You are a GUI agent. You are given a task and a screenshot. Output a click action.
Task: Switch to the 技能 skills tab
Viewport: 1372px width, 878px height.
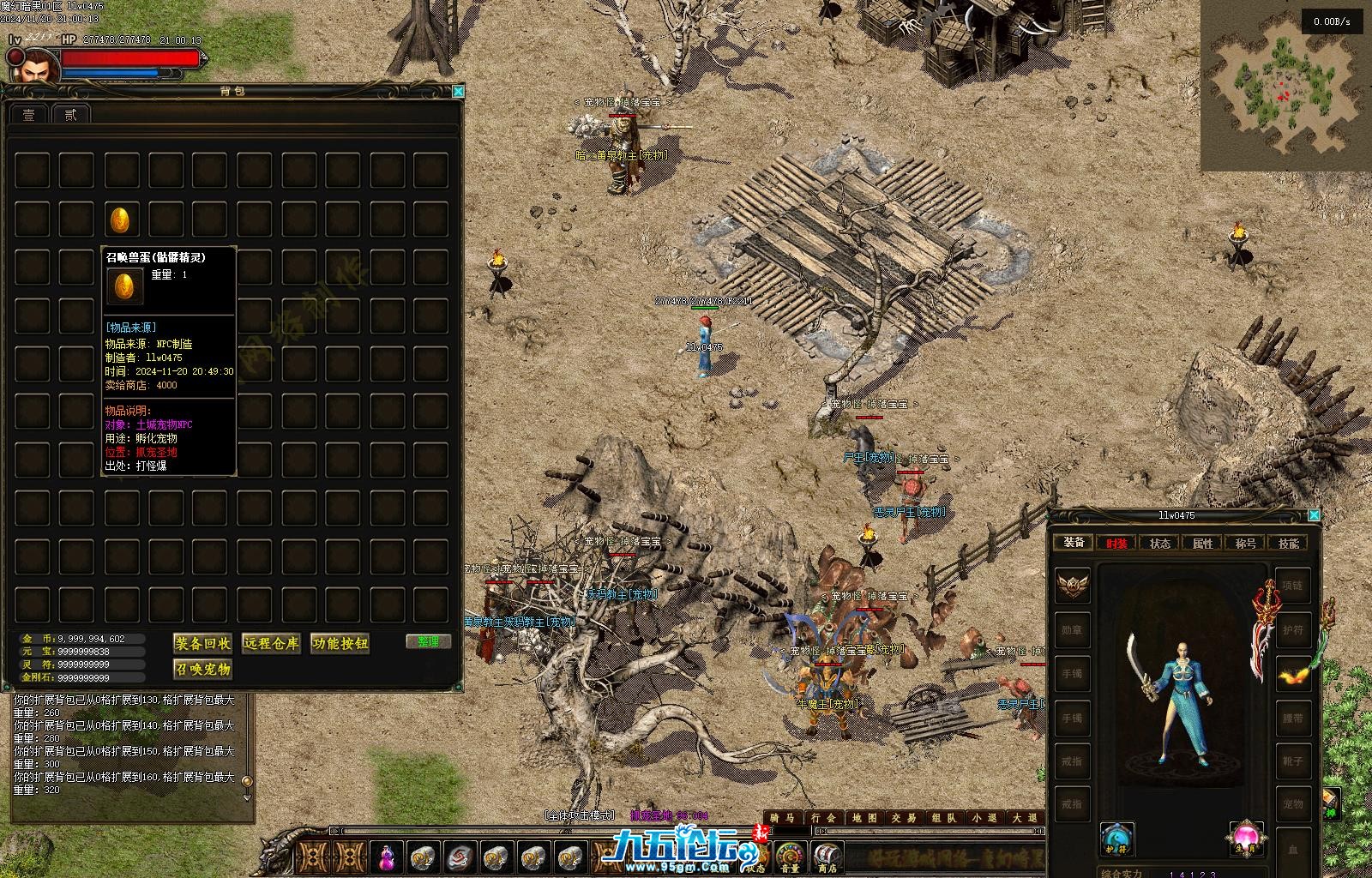click(1288, 543)
